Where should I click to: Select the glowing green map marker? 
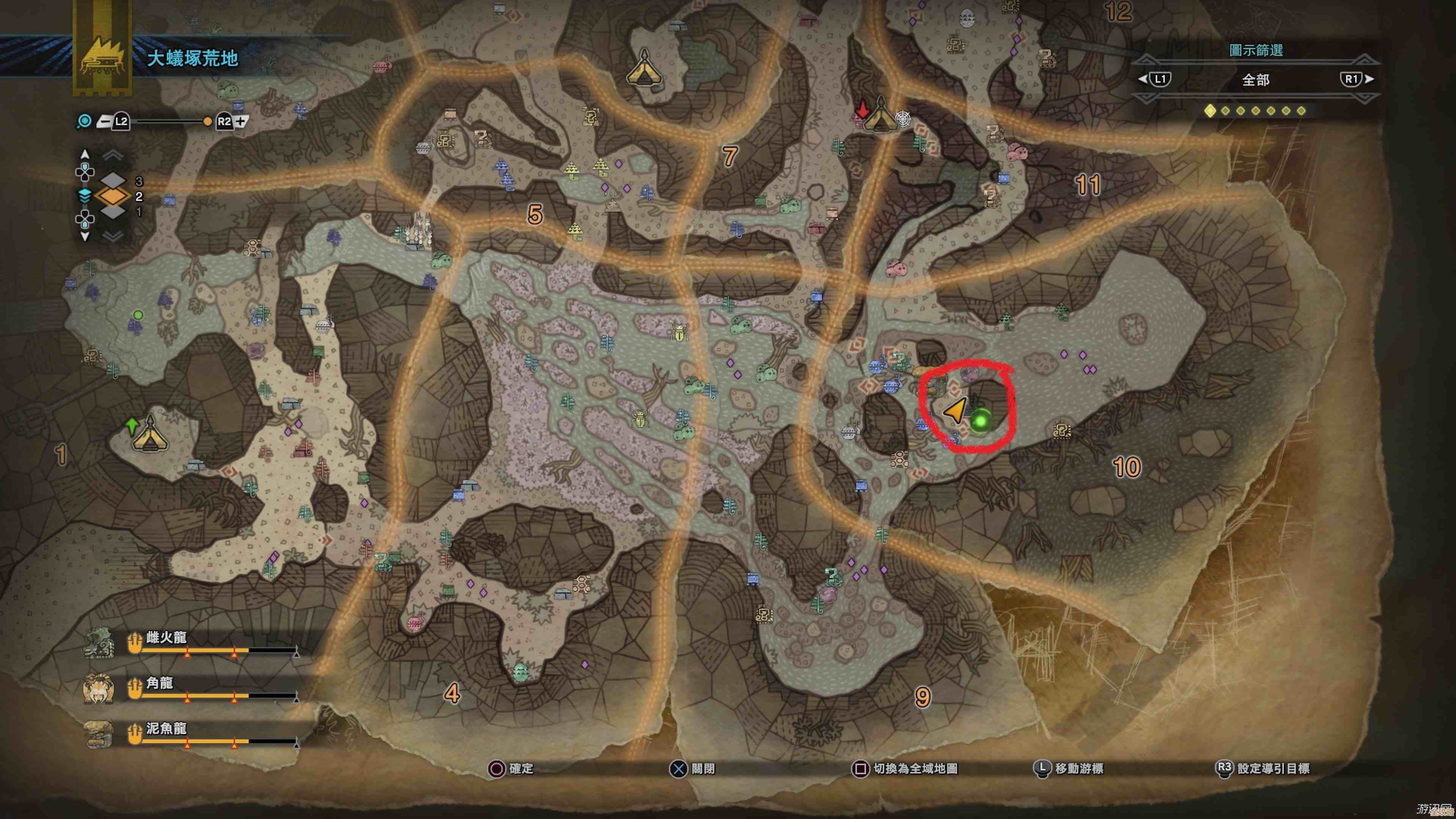click(x=981, y=421)
